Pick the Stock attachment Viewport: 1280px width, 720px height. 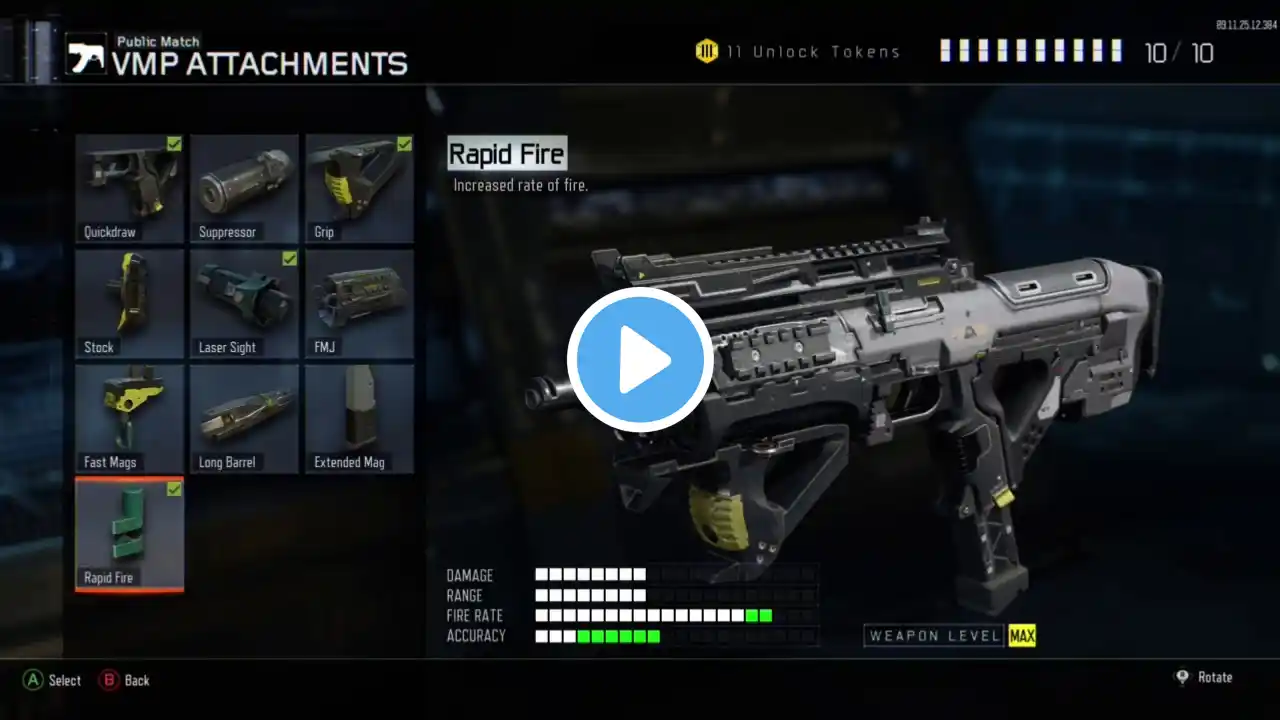[130, 303]
